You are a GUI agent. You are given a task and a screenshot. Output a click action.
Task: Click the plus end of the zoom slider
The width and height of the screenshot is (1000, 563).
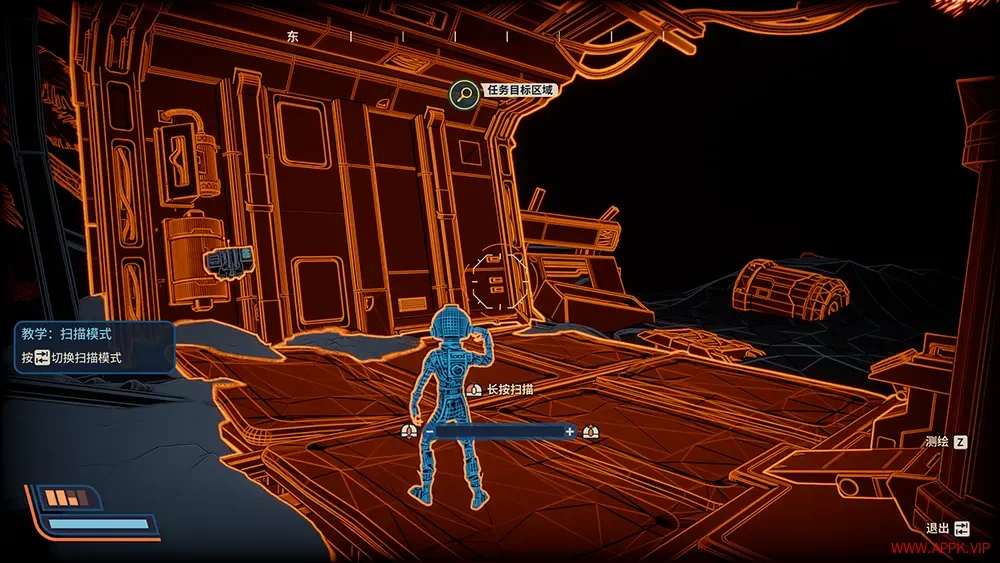(569, 431)
